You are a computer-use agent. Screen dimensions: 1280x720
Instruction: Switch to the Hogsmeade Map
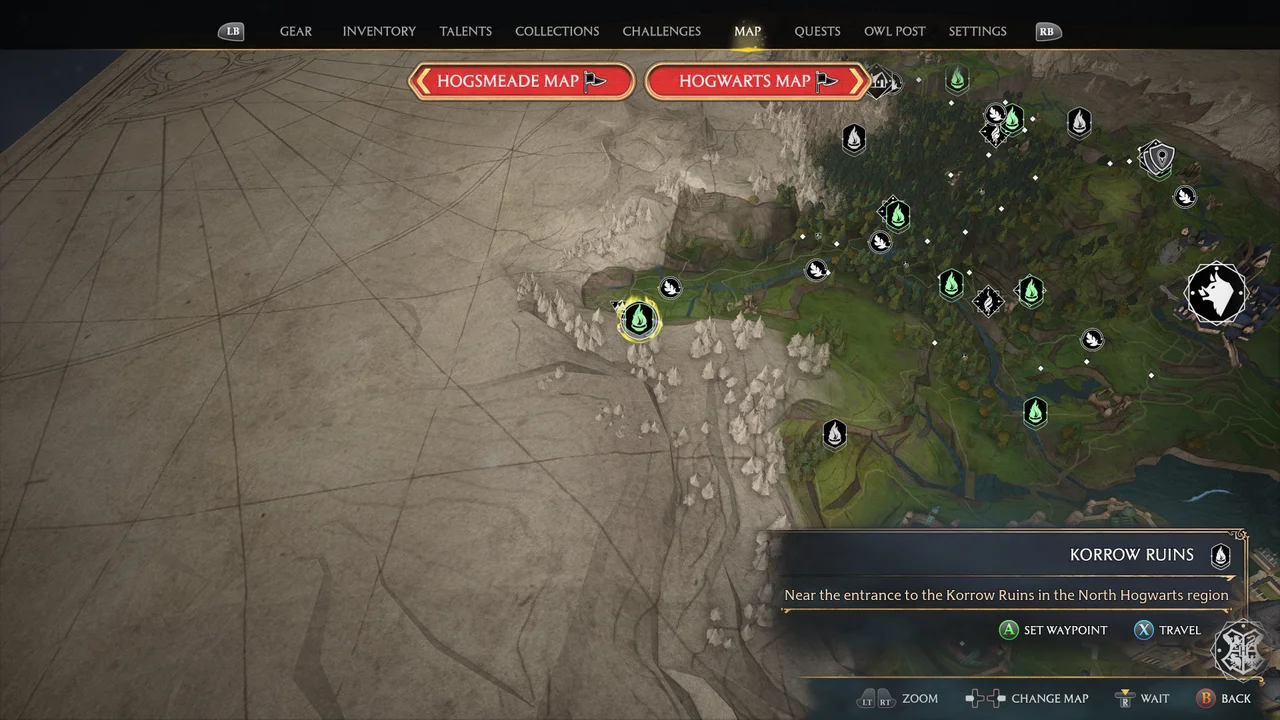[521, 81]
